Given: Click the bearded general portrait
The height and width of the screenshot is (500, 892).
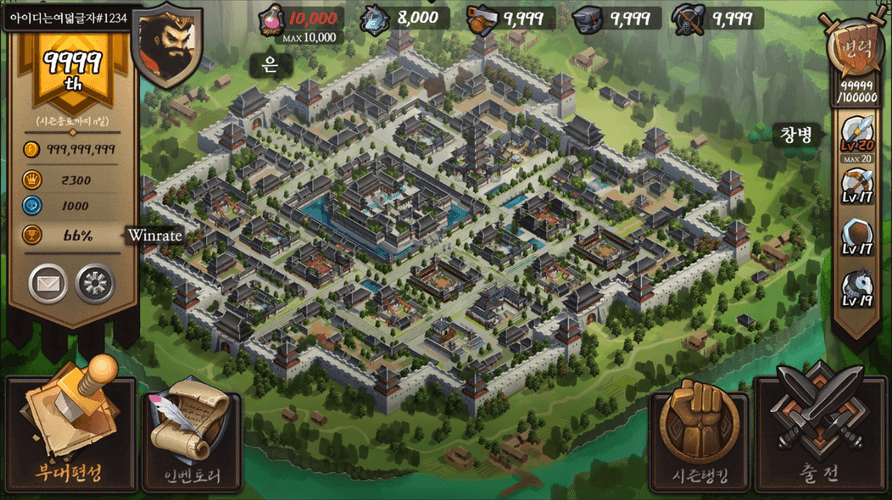Looking at the screenshot, I should pyautogui.click(x=167, y=44).
